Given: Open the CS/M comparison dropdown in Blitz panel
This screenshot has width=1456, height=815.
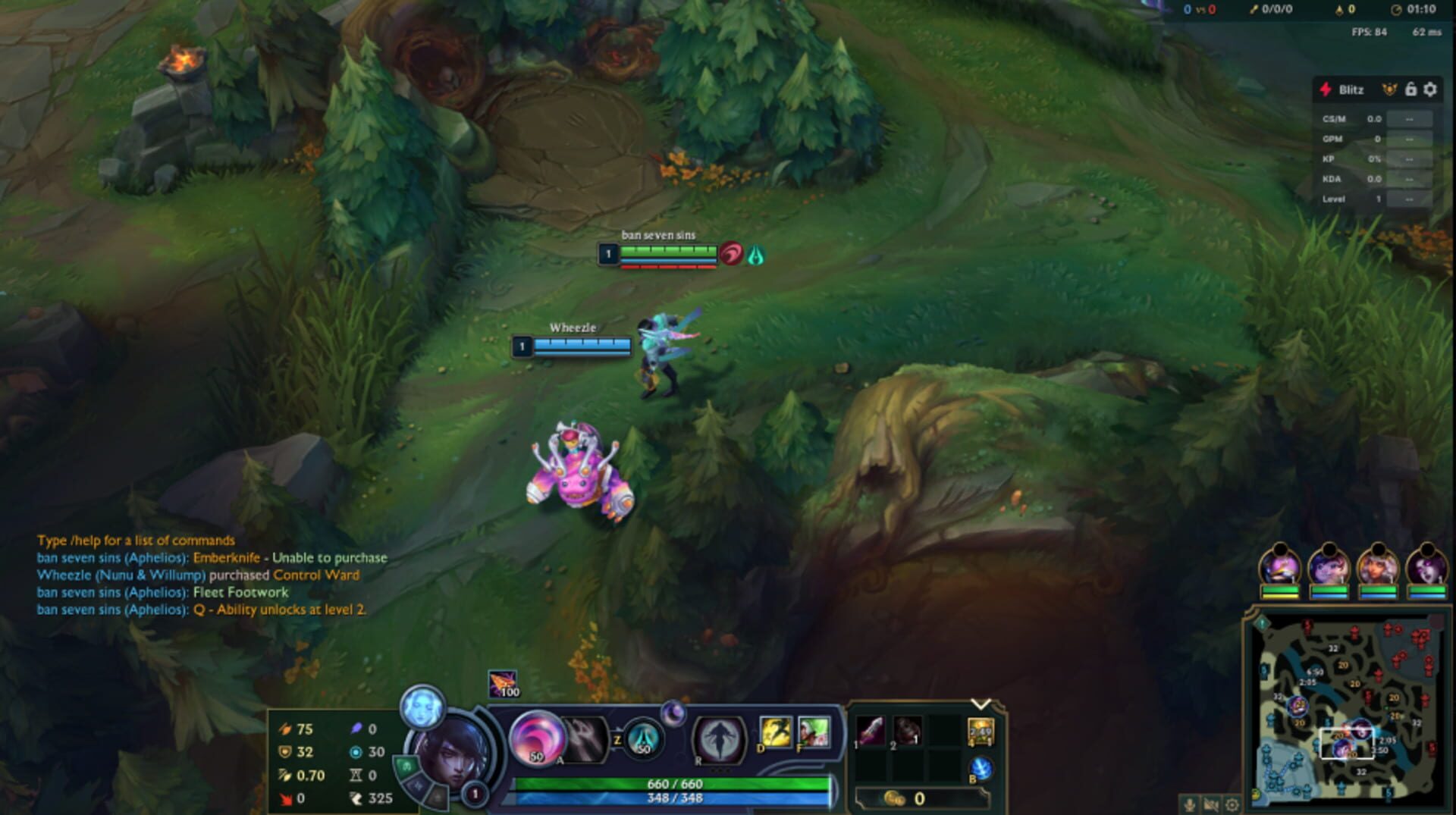Looking at the screenshot, I should (1410, 120).
